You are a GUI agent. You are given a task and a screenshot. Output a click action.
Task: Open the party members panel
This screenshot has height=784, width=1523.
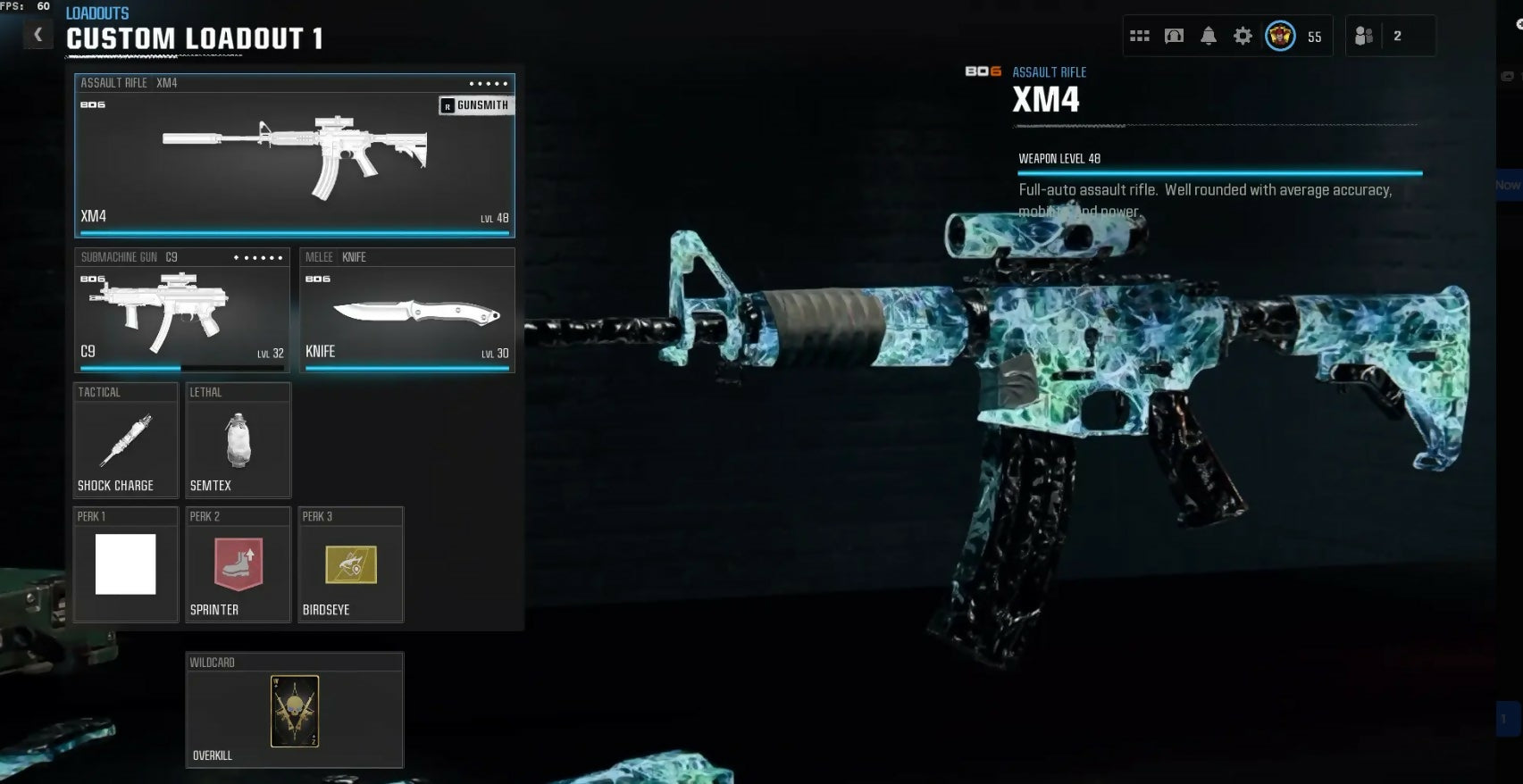tap(1364, 37)
